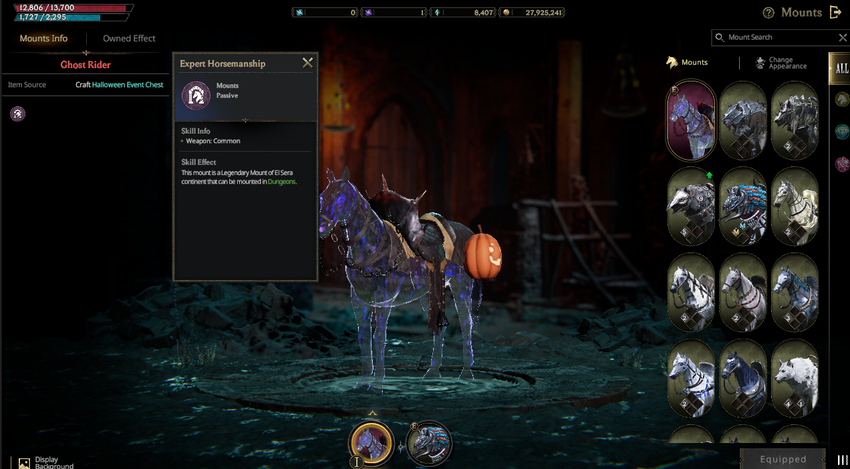Close the Expert Horsemanship tooltip
Viewport: 850px width, 469px height.
click(x=307, y=63)
